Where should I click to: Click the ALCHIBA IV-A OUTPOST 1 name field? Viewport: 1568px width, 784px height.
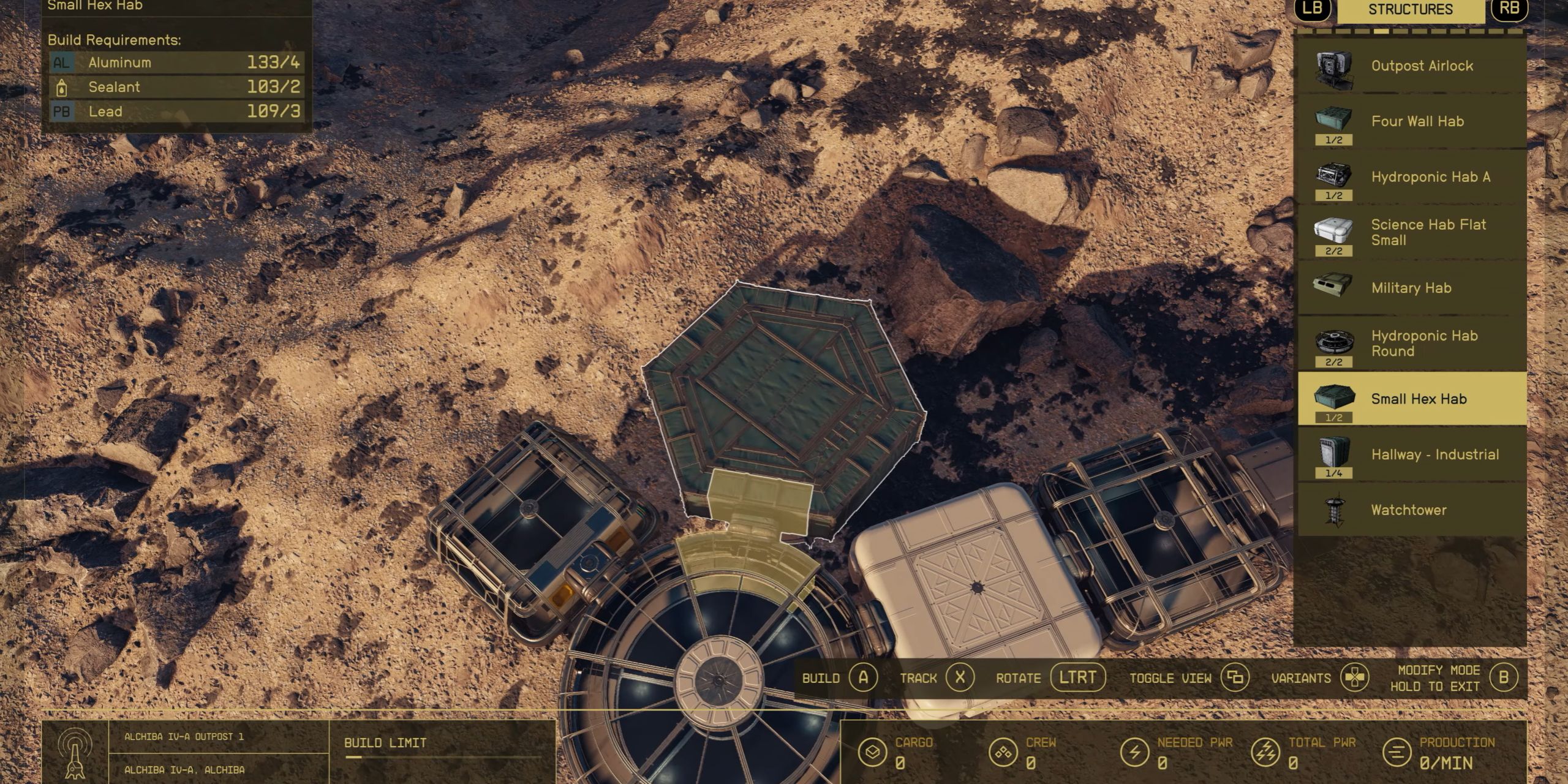184,737
